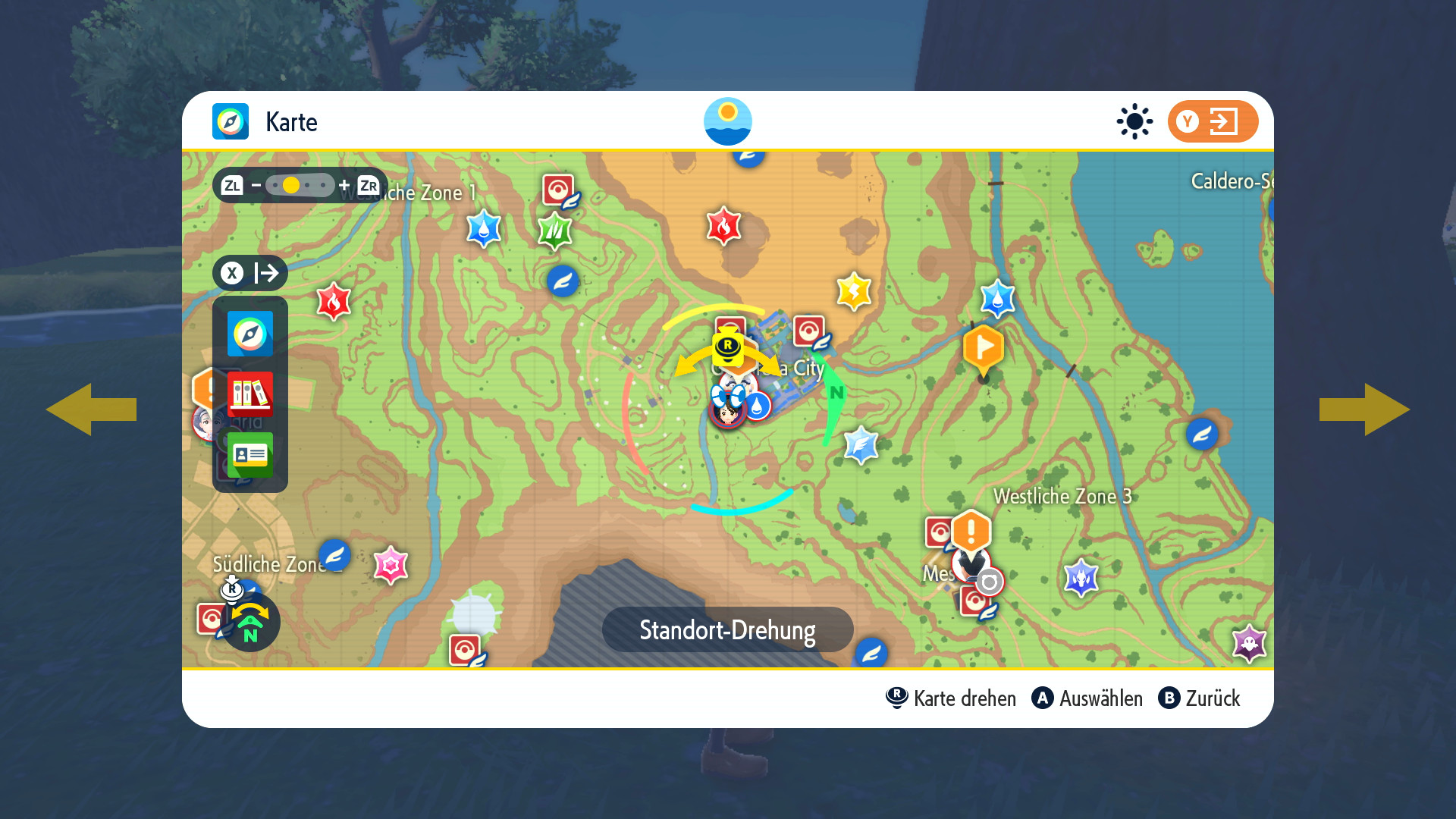Click the daytime sun-over-water icon
Image resolution: width=1456 pixels, height=819 pixels.
[727, 121]
